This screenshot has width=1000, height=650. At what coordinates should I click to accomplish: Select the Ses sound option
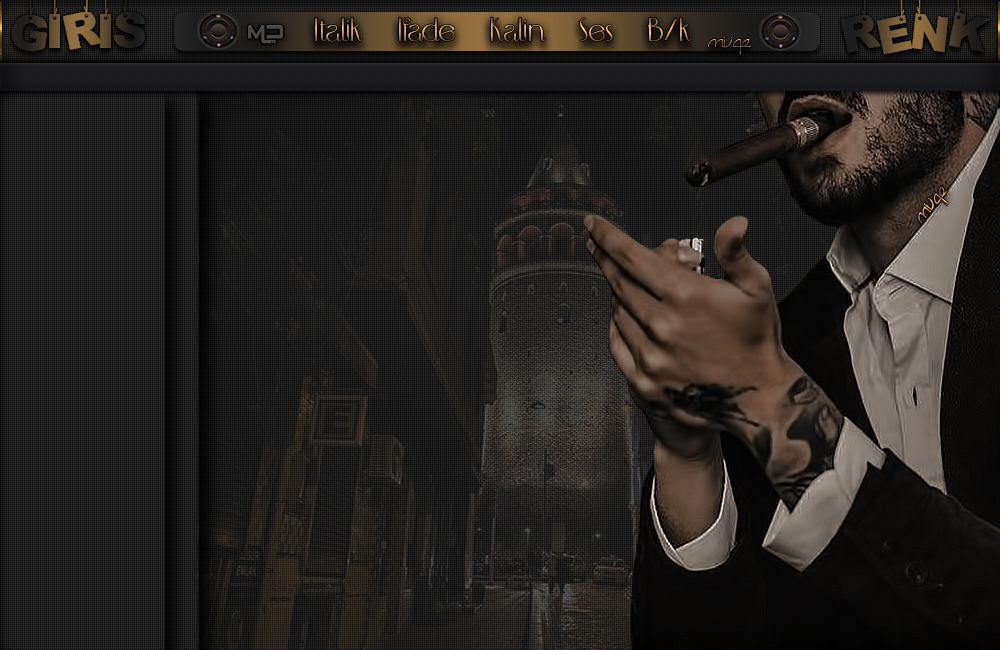(596, 31)
